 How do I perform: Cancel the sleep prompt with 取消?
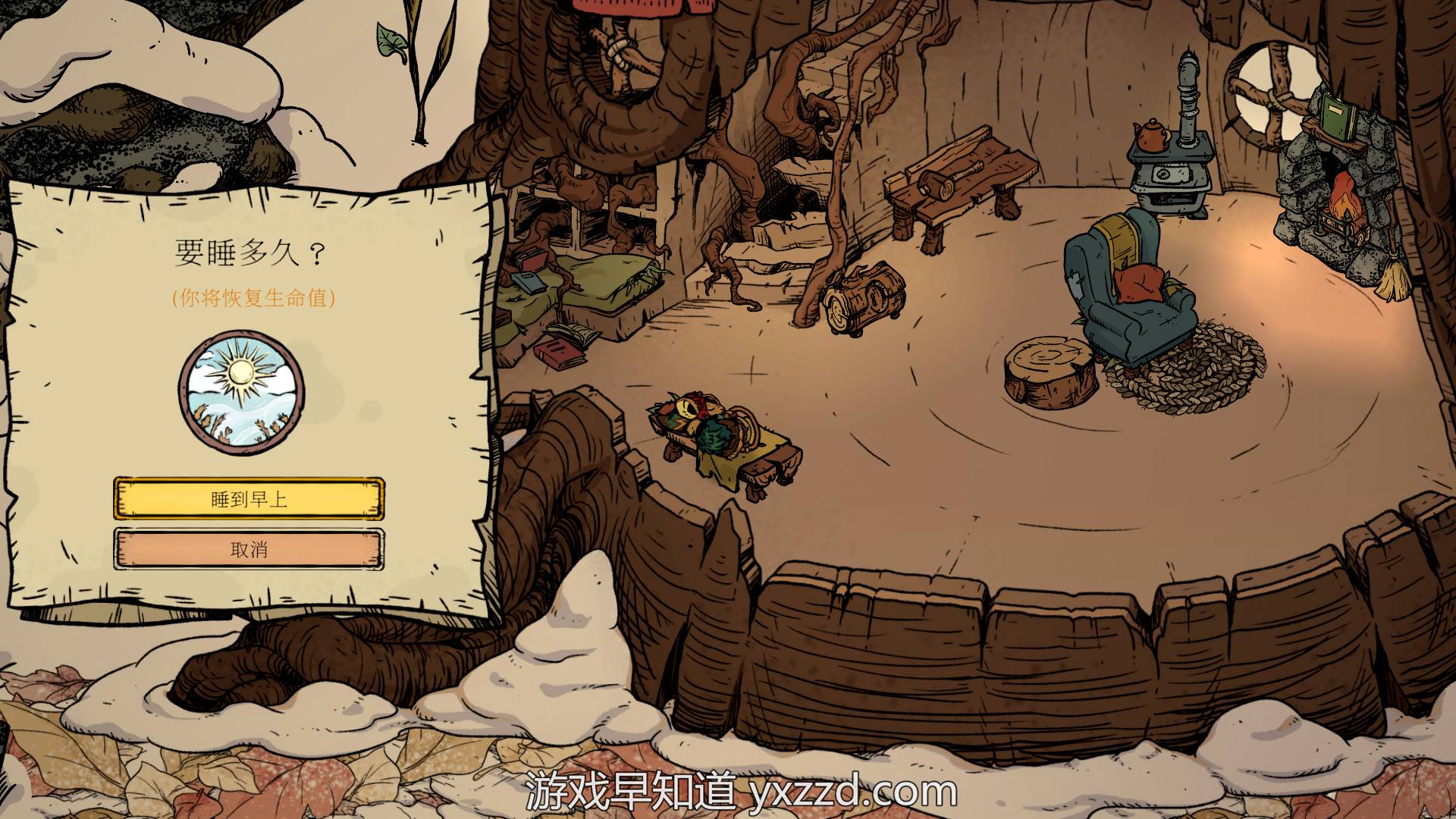(x=249, y=549)
